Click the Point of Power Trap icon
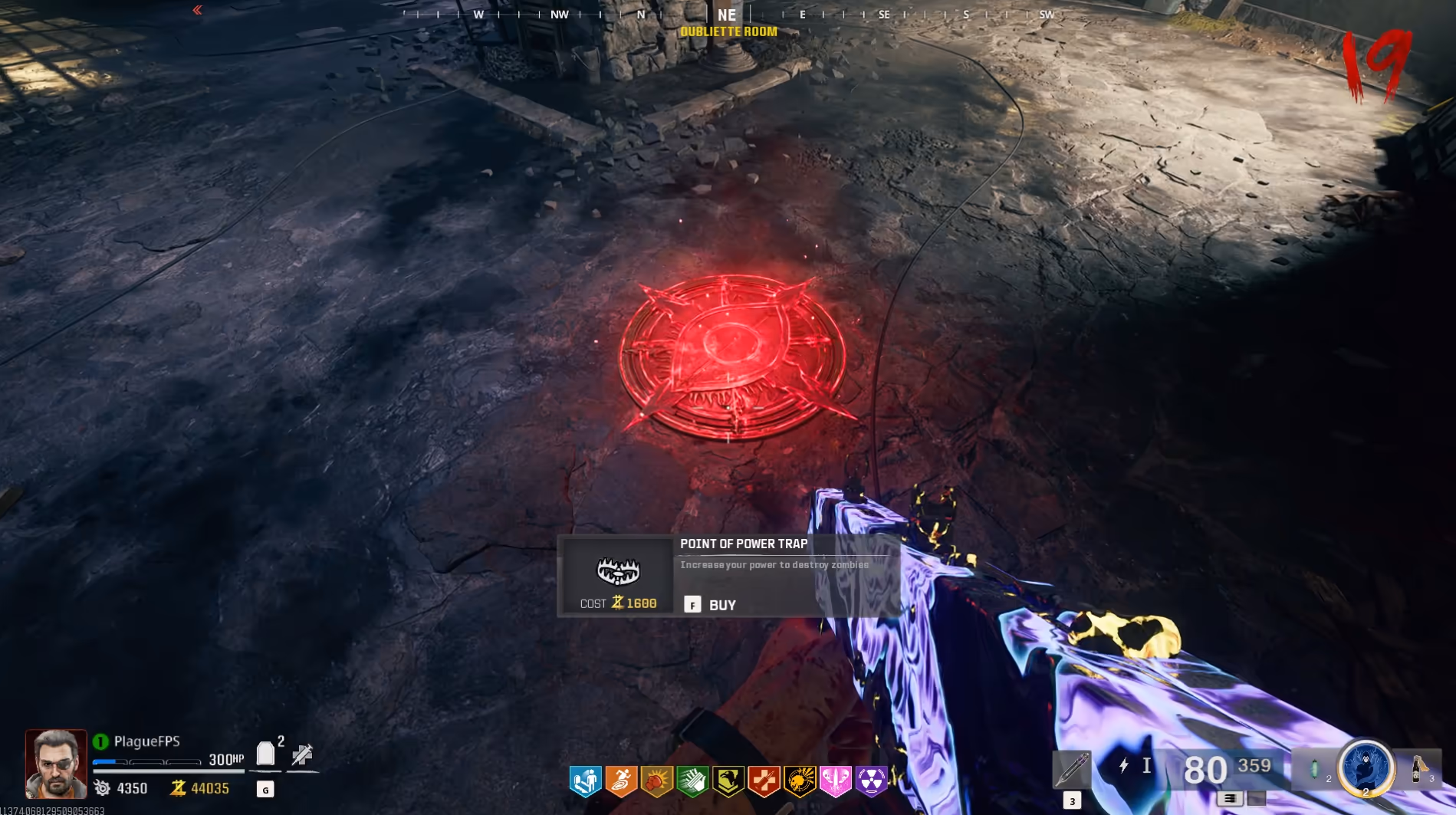 [618, 570]
